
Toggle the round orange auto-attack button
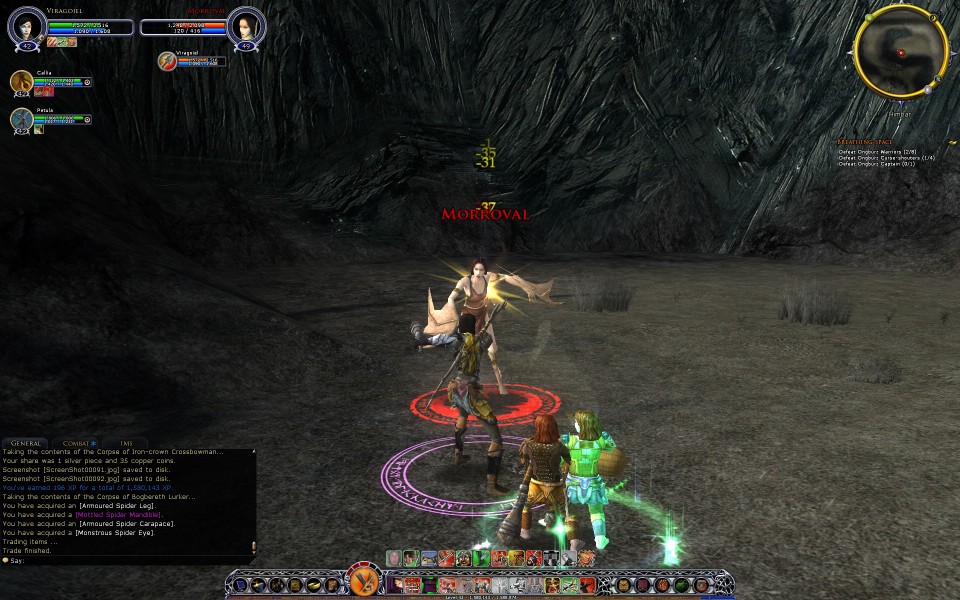(x=363, y=582)
